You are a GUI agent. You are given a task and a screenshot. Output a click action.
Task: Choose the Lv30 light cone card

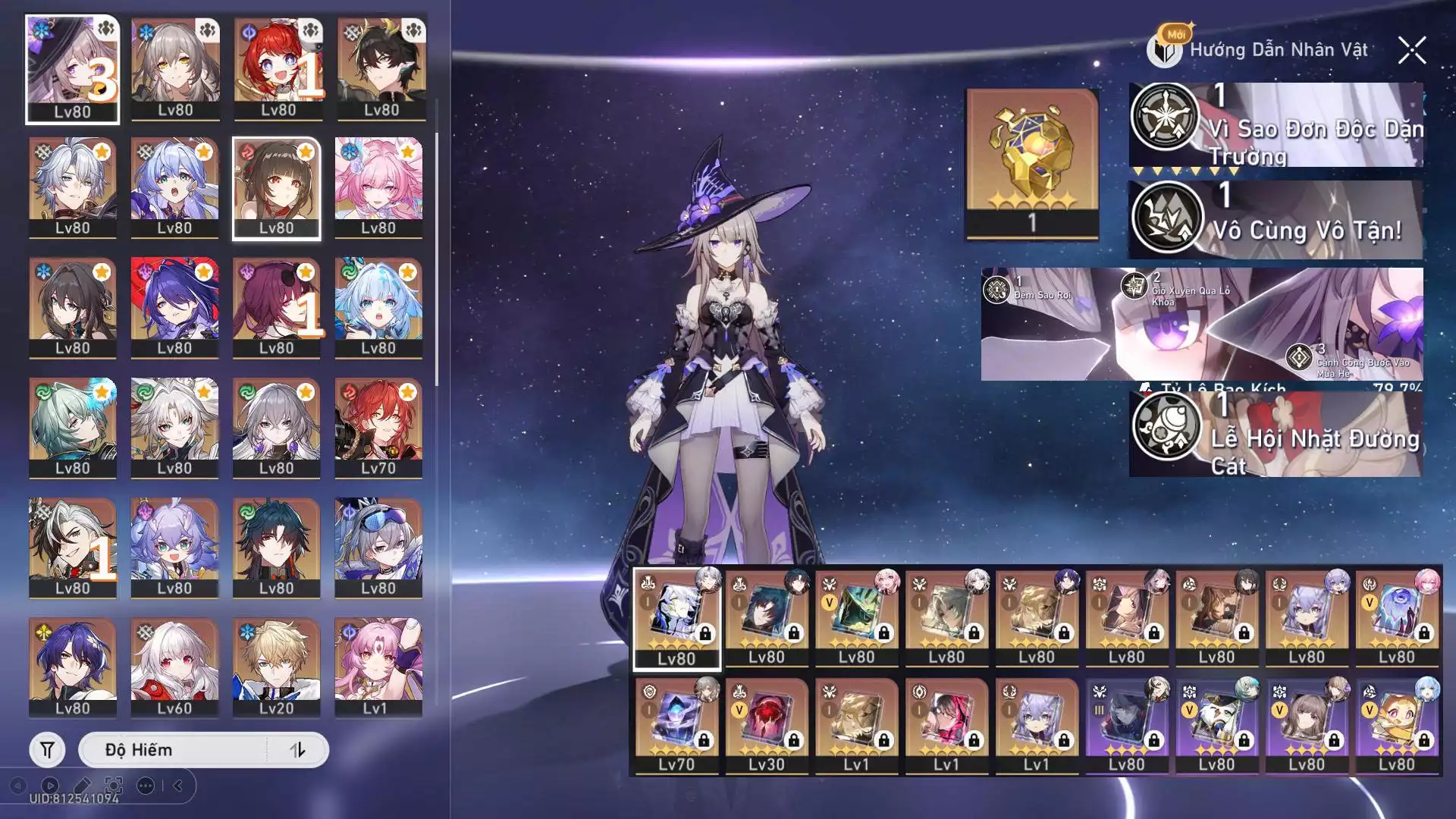(x=767, y=726)
